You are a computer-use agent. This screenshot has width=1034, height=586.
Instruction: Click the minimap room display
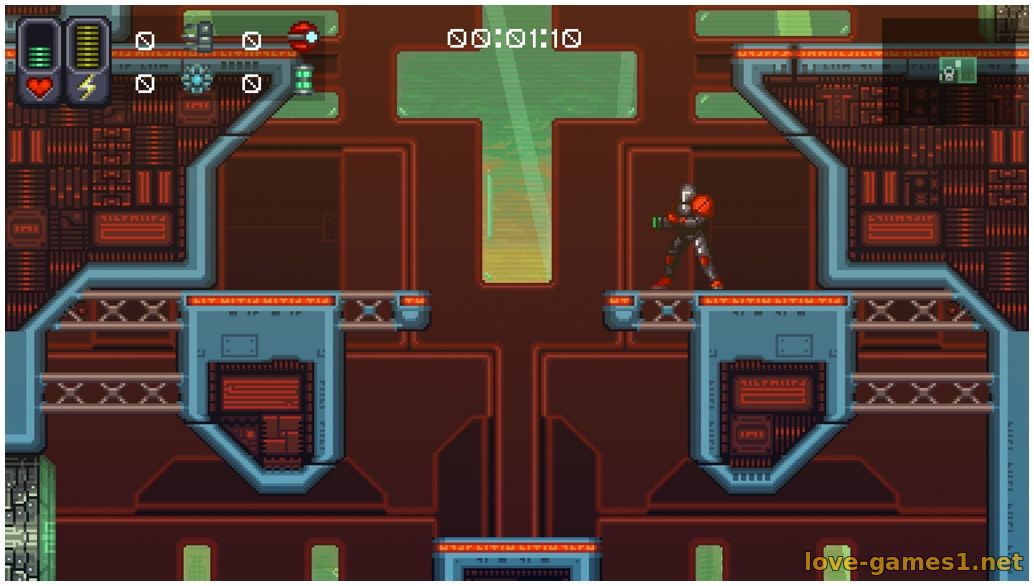point(957,69)
